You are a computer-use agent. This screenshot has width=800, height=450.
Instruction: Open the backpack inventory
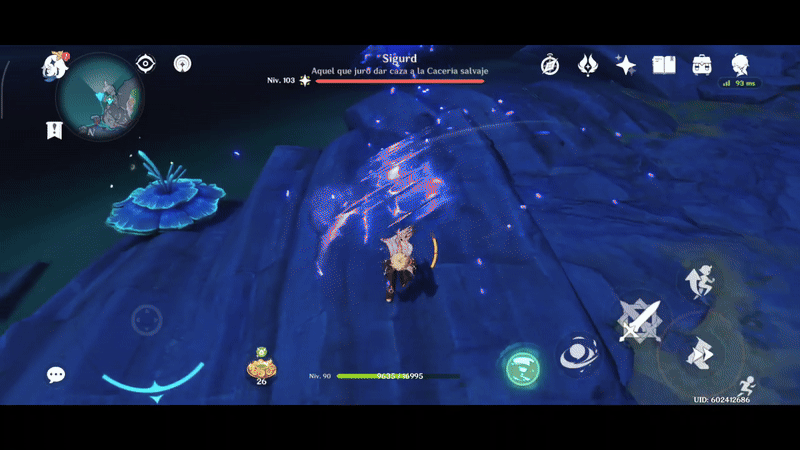click(x=702, y=65)
